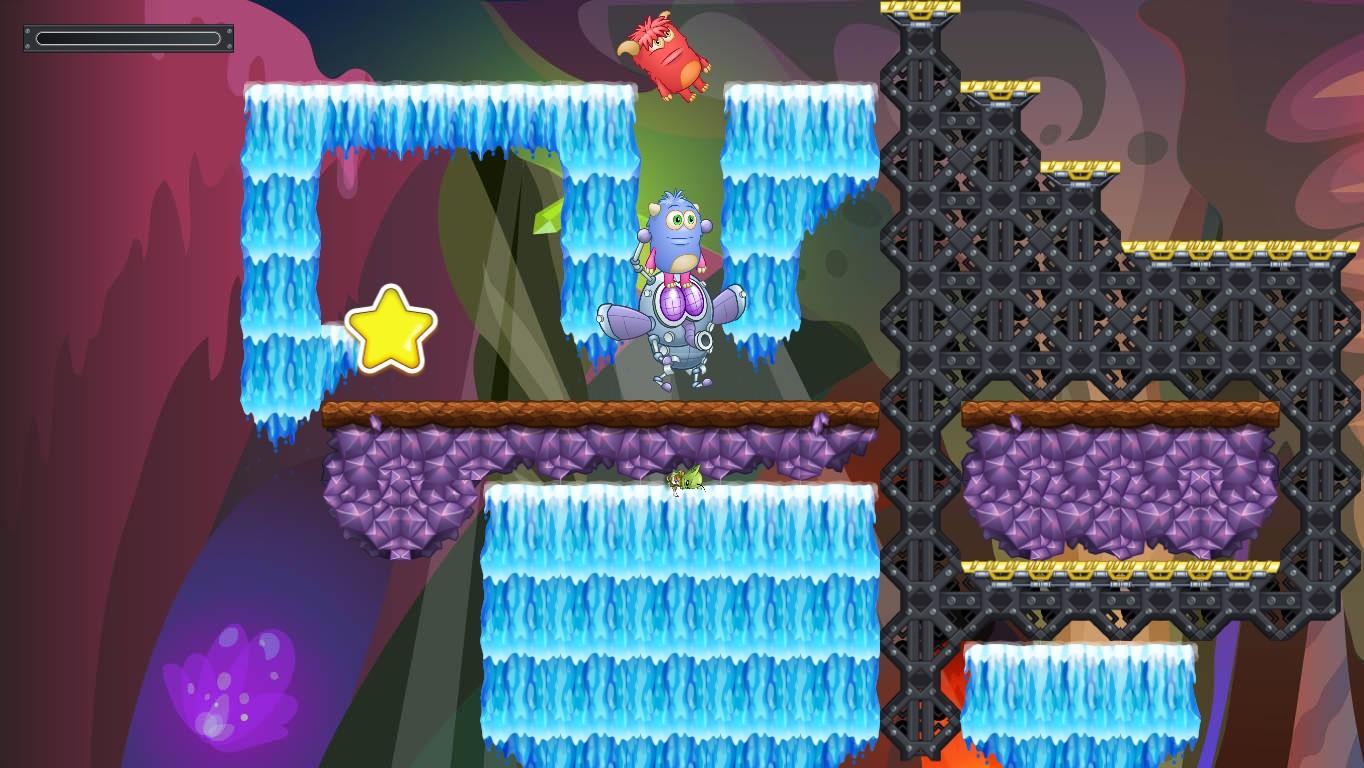Click the empty progress bar in the top-left
Viewport: 1364px width, 768px height.
coord(128,38)
